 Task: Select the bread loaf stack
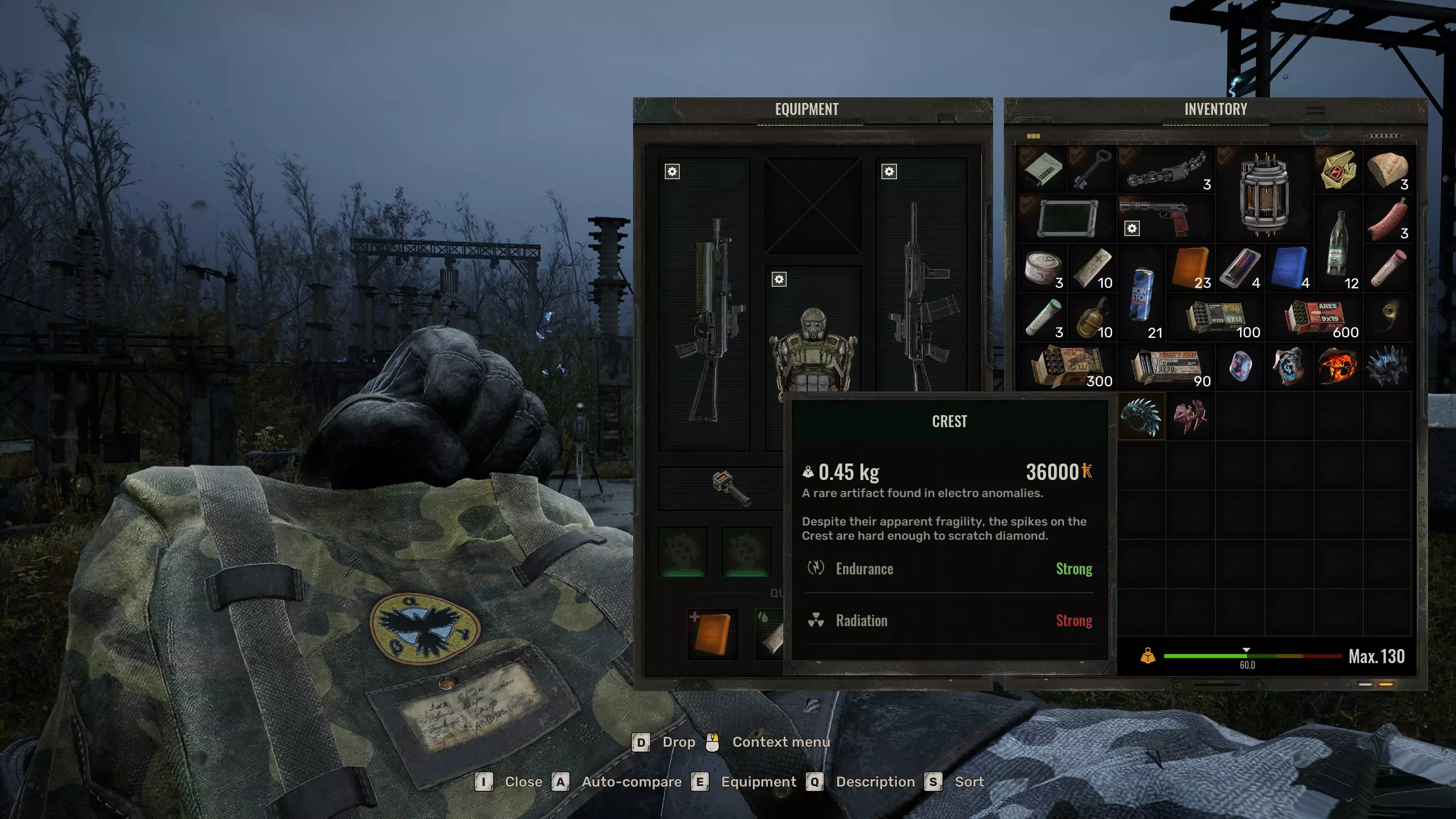click(x=1387, y=169)
